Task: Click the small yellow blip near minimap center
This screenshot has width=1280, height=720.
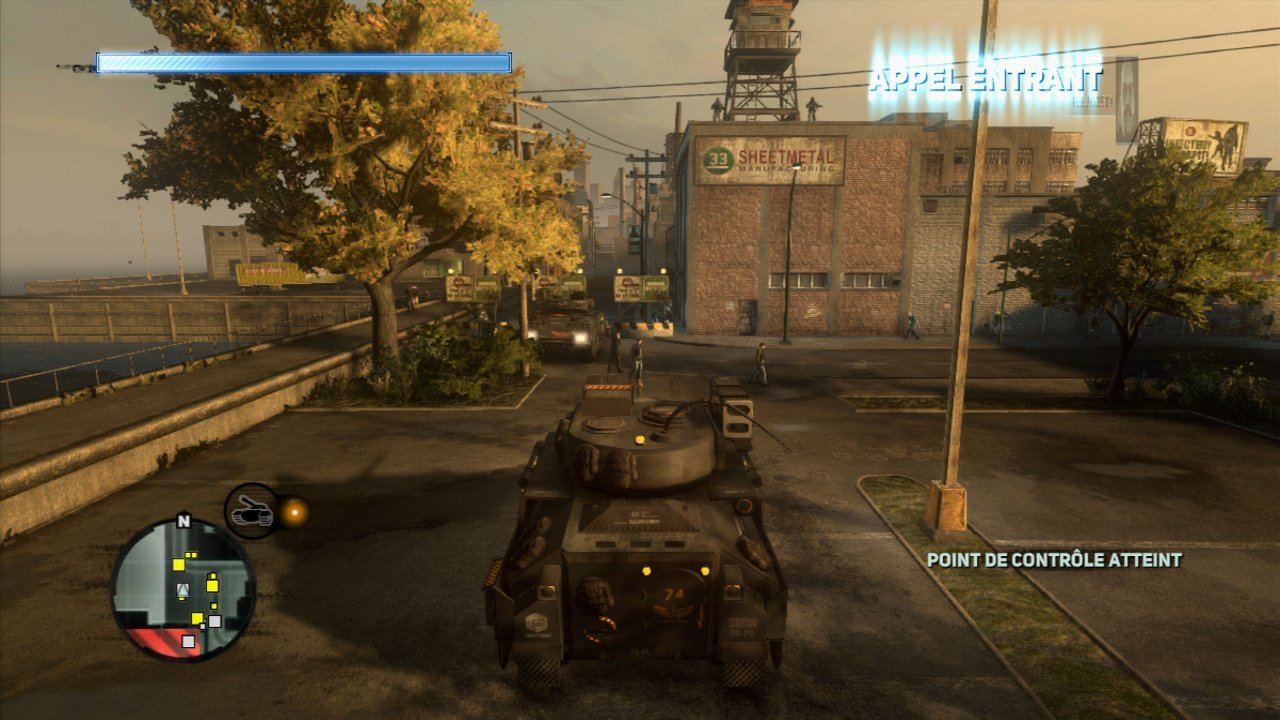Action: pyautogui.click(x=214, y=606)
